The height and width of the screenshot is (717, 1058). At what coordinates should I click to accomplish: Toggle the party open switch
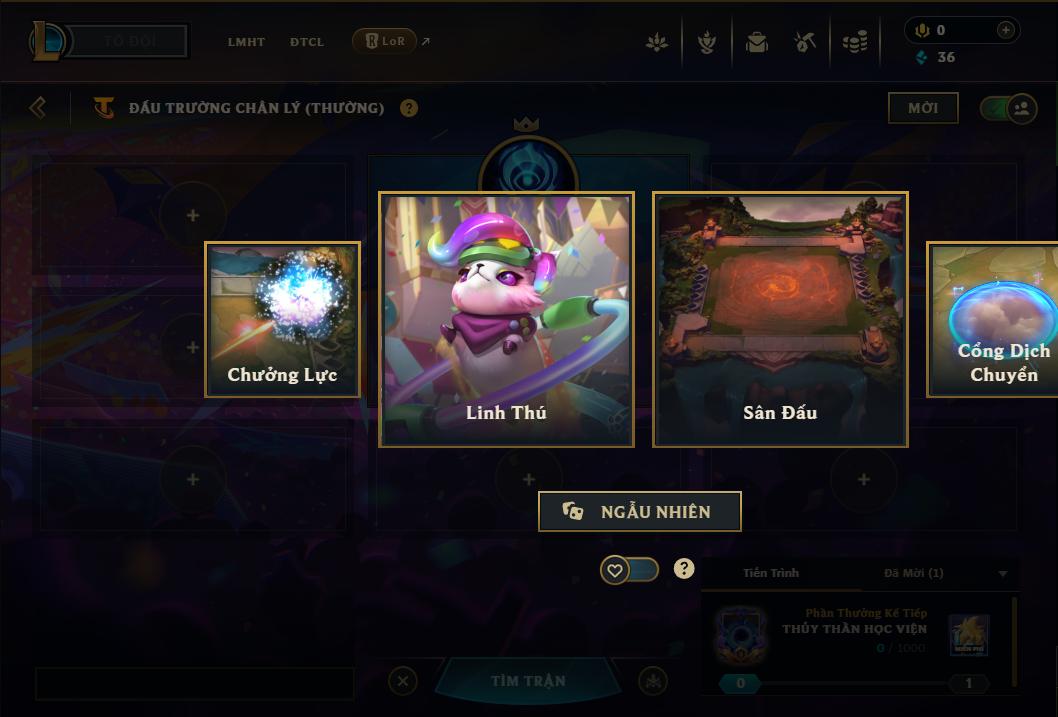[1008, 108]
